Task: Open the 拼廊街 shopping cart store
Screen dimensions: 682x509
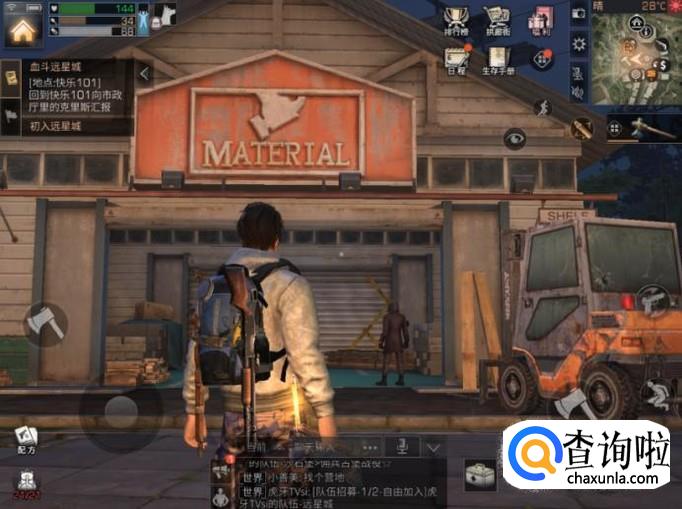Action: (497, 21)
